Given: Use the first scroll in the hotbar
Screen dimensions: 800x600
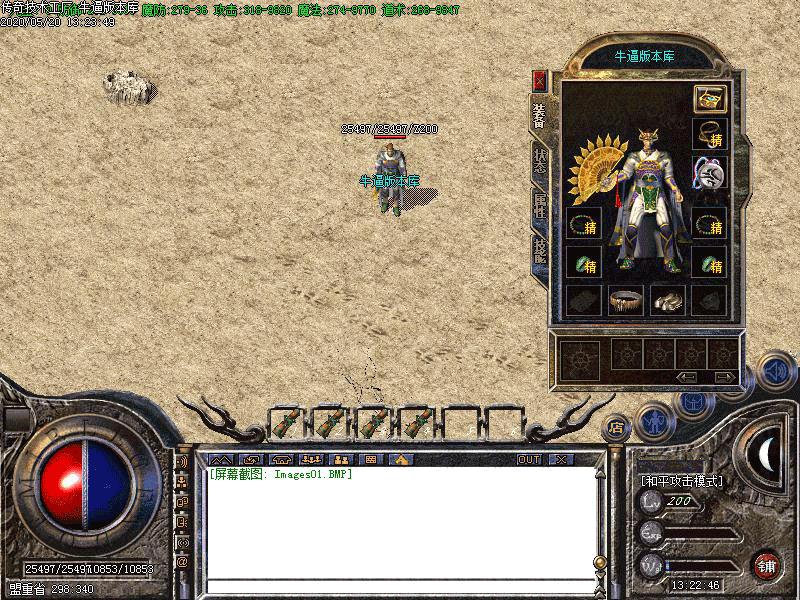Looking at the screenshot, I should point(286,422).
